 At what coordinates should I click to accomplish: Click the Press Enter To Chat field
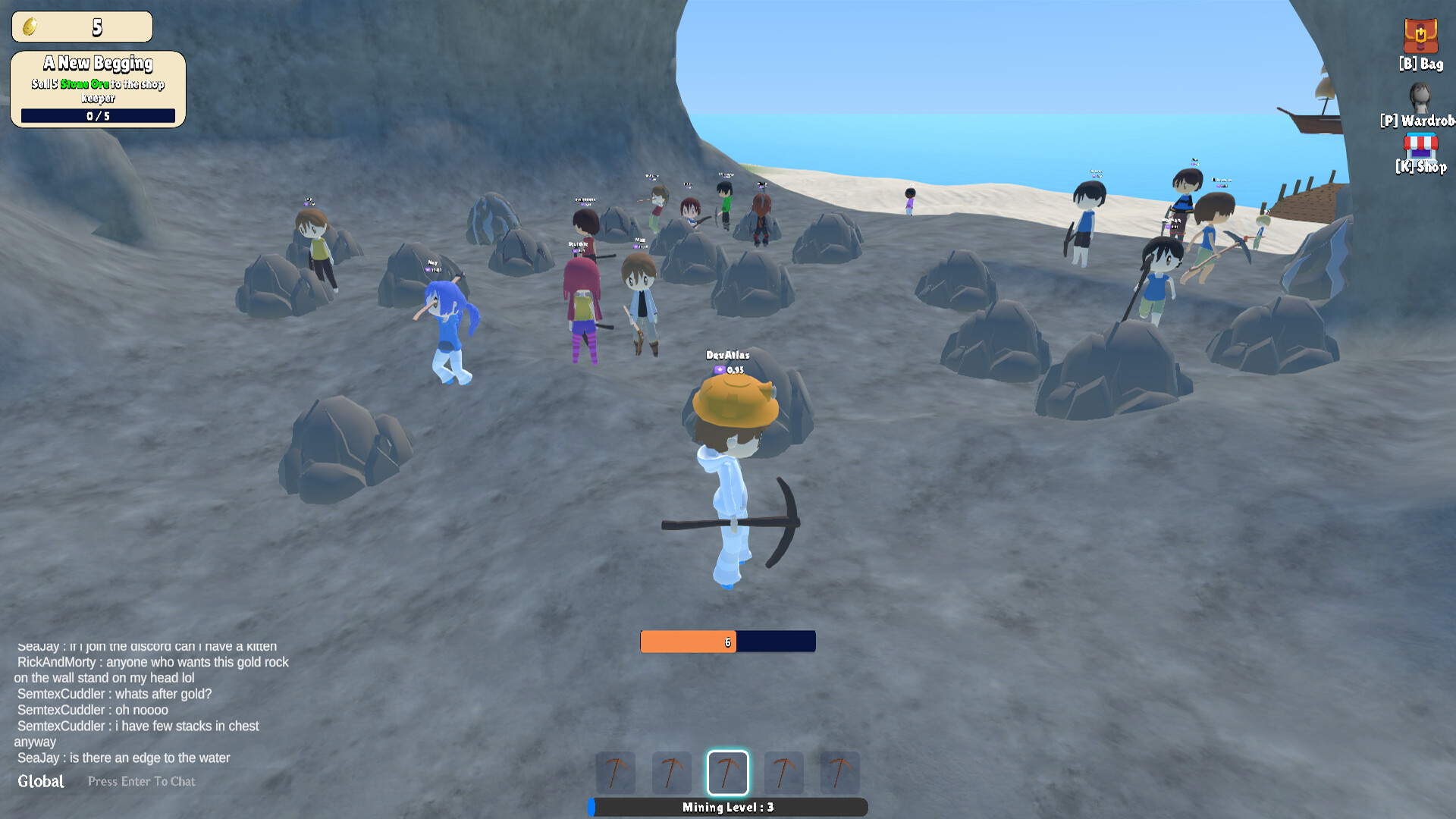click(x=141, y=781)
